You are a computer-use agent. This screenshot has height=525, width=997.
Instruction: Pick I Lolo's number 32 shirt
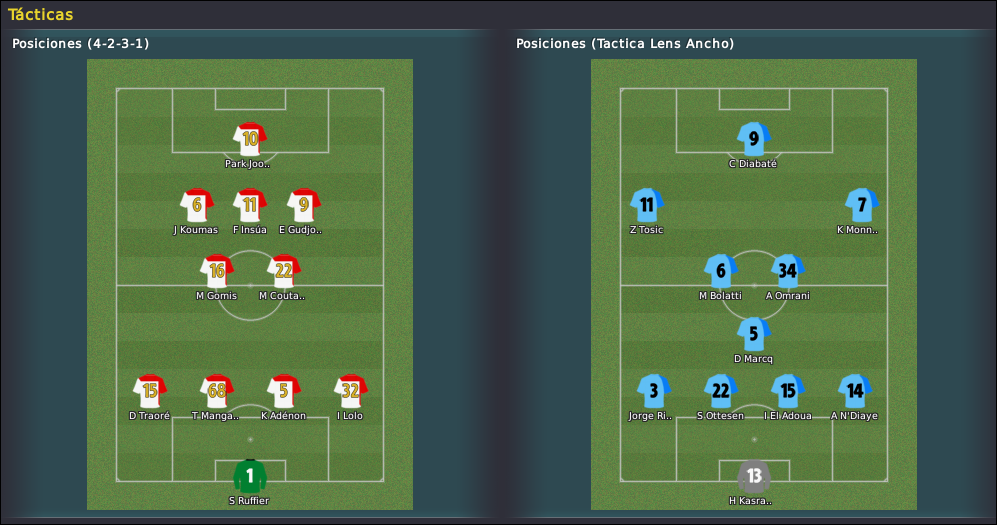point(350,391)
